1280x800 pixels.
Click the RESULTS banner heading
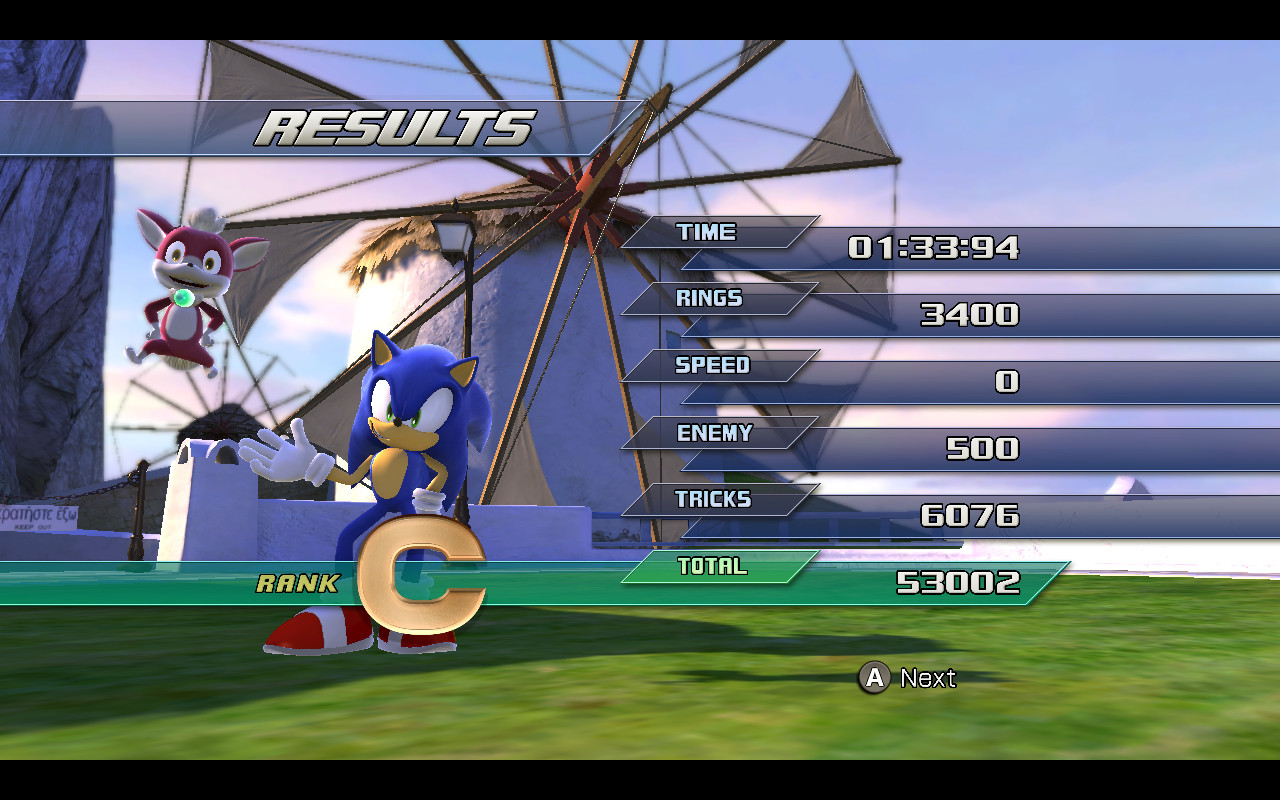pos(395,125)
